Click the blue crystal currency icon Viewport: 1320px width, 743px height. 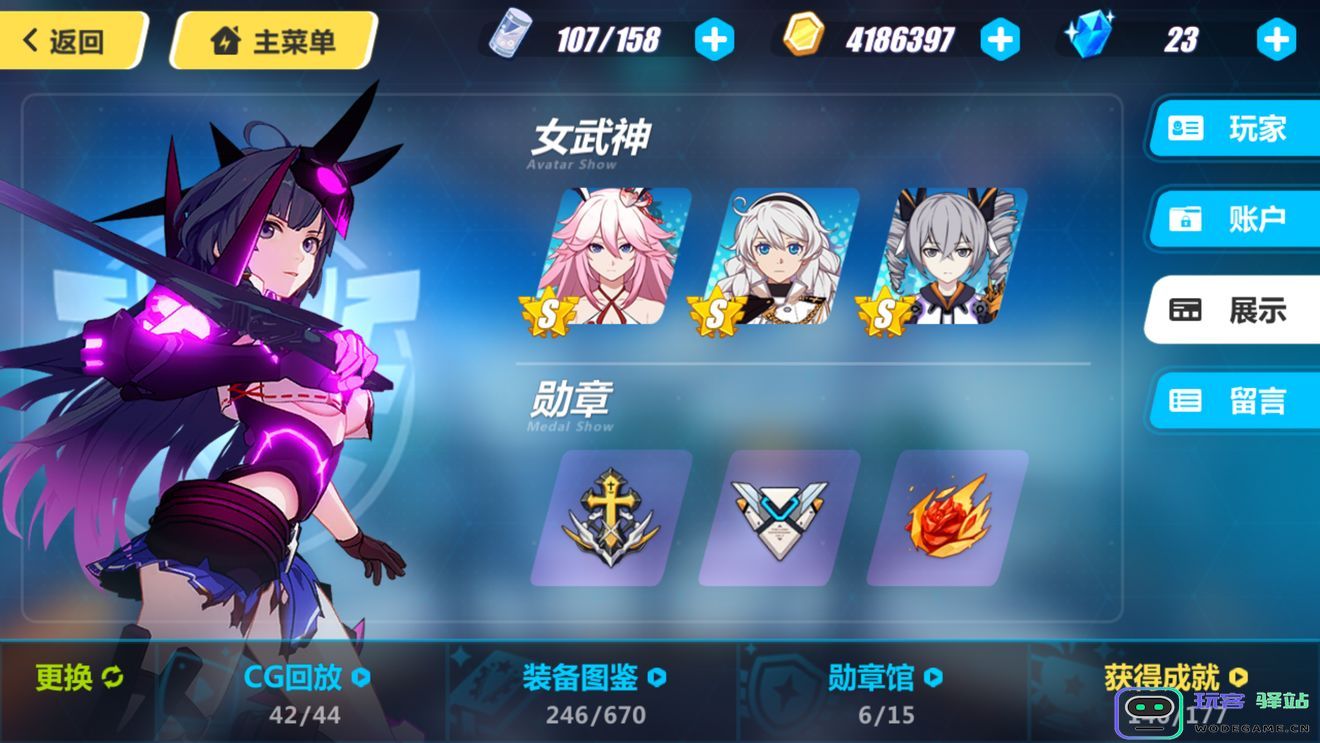coord(1090,38)
